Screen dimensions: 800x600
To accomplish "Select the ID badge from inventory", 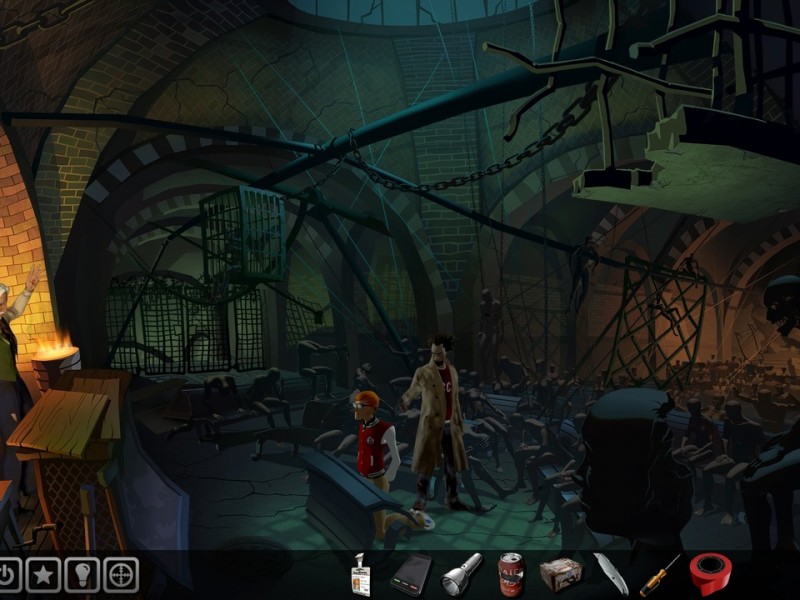I will 360,575.
